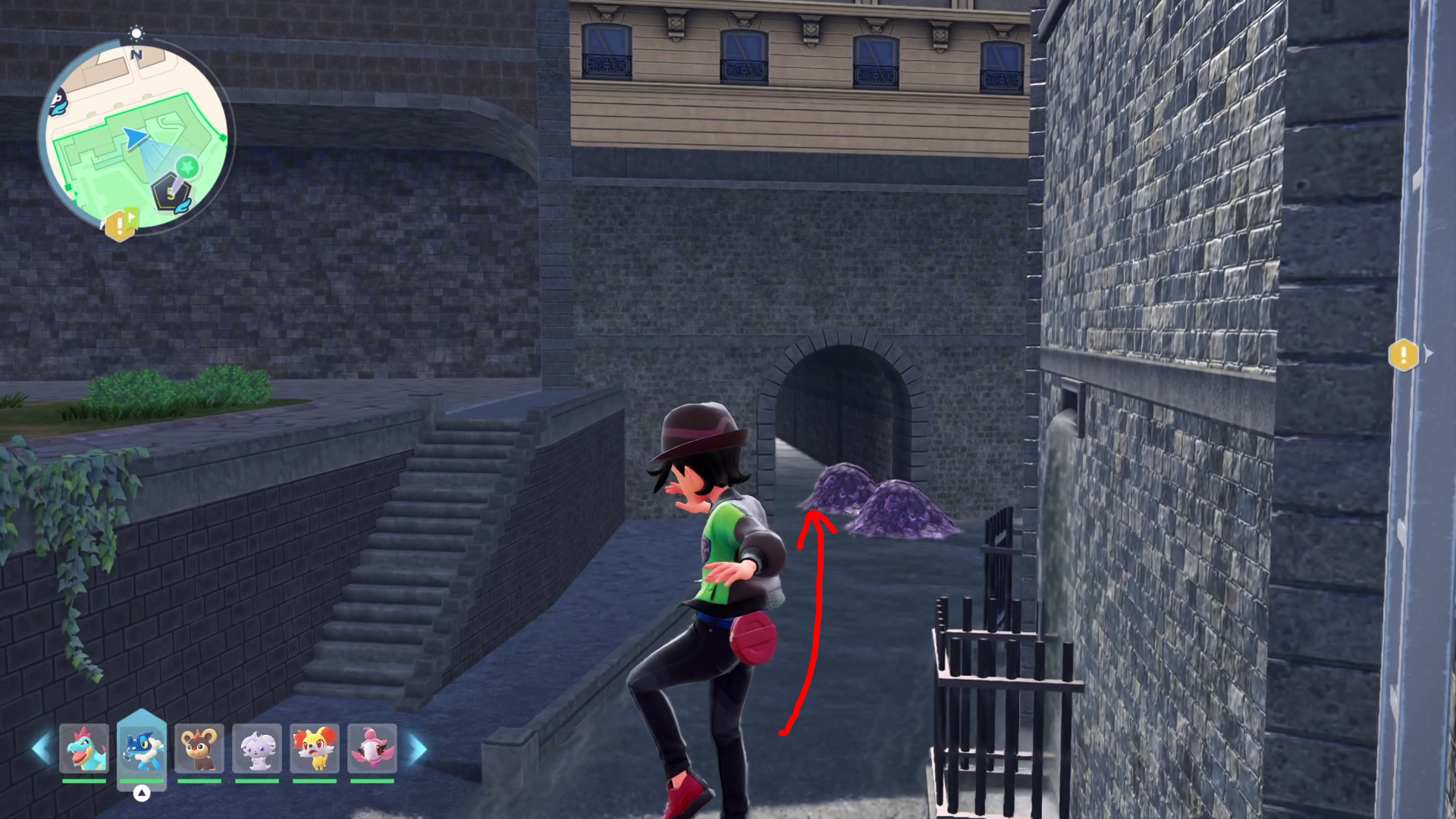Select Fennekin party slot
The image size is (1456, 819).
click(x=315, y=748)
